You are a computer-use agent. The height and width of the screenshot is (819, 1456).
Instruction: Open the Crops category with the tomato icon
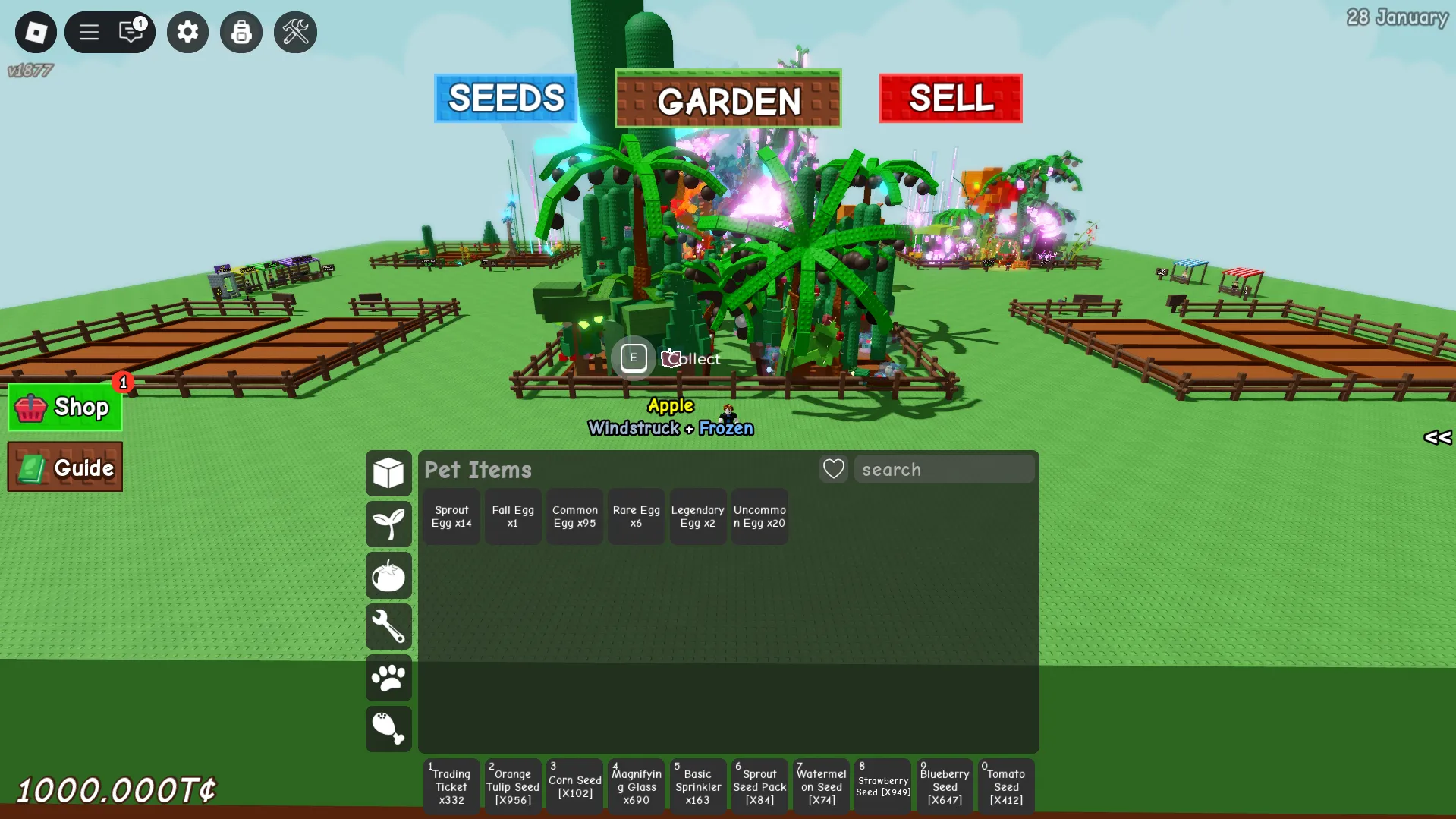tap(388, 576)
